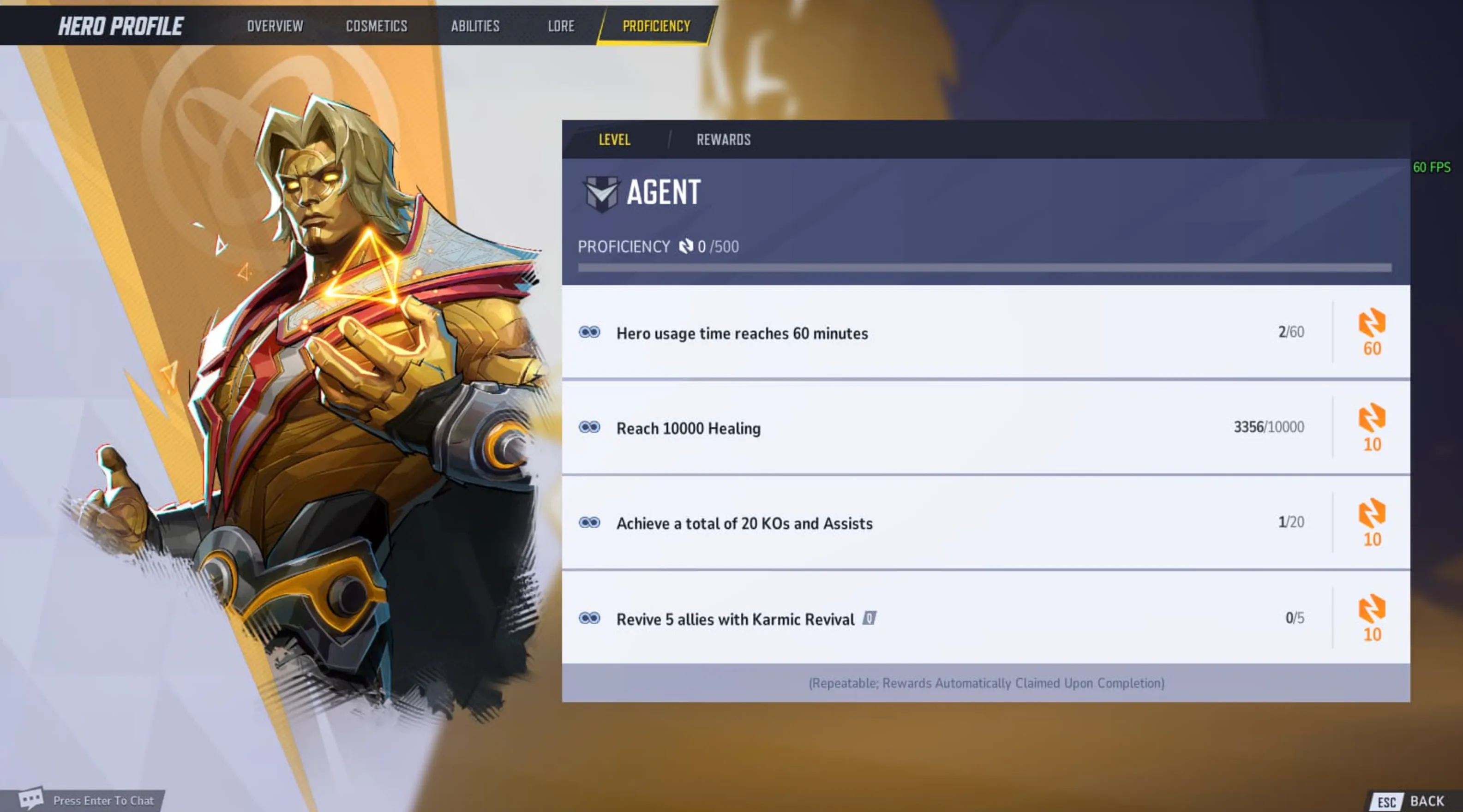Open the chat box
Screen dimensions: 1463x812
click(x=91, y=800)
